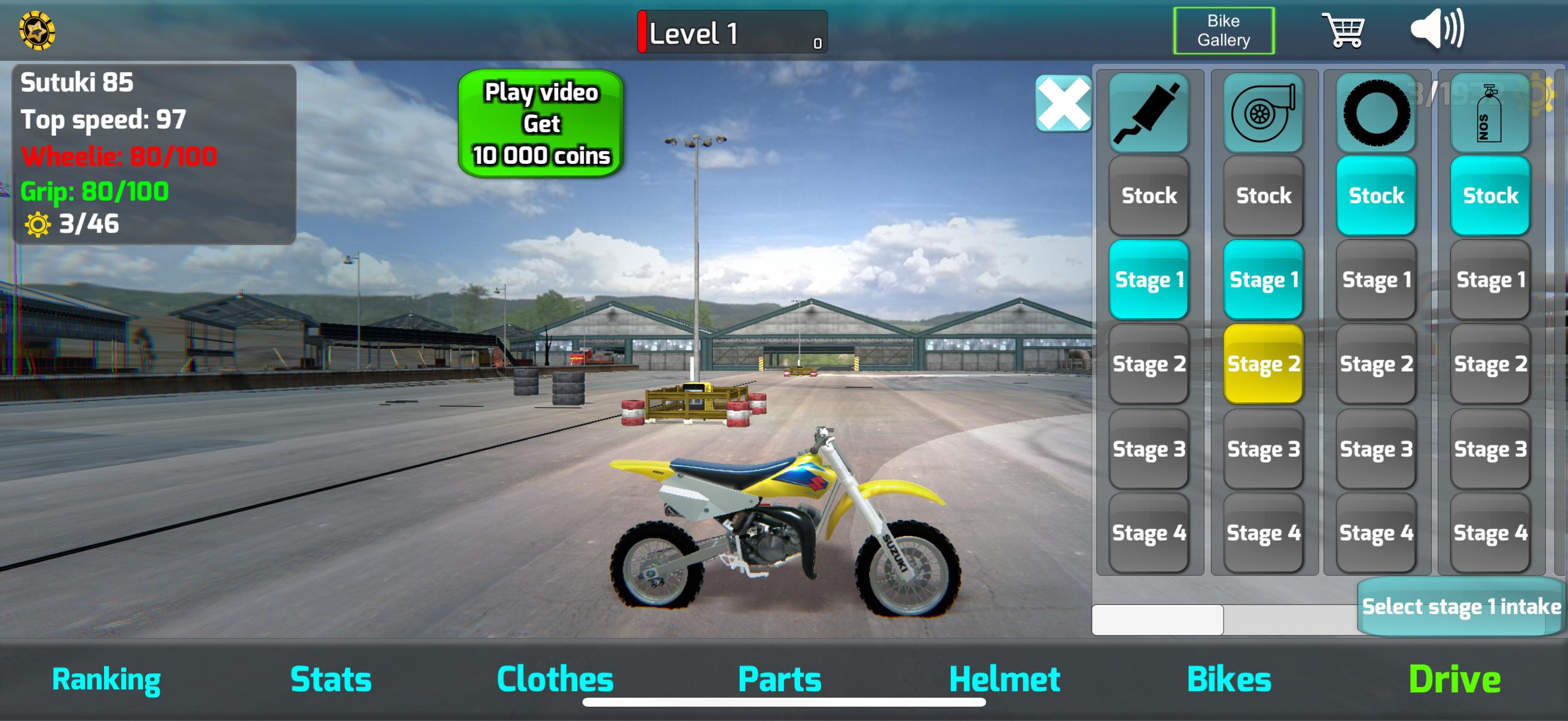Open the Stats tab

[331, 679]
